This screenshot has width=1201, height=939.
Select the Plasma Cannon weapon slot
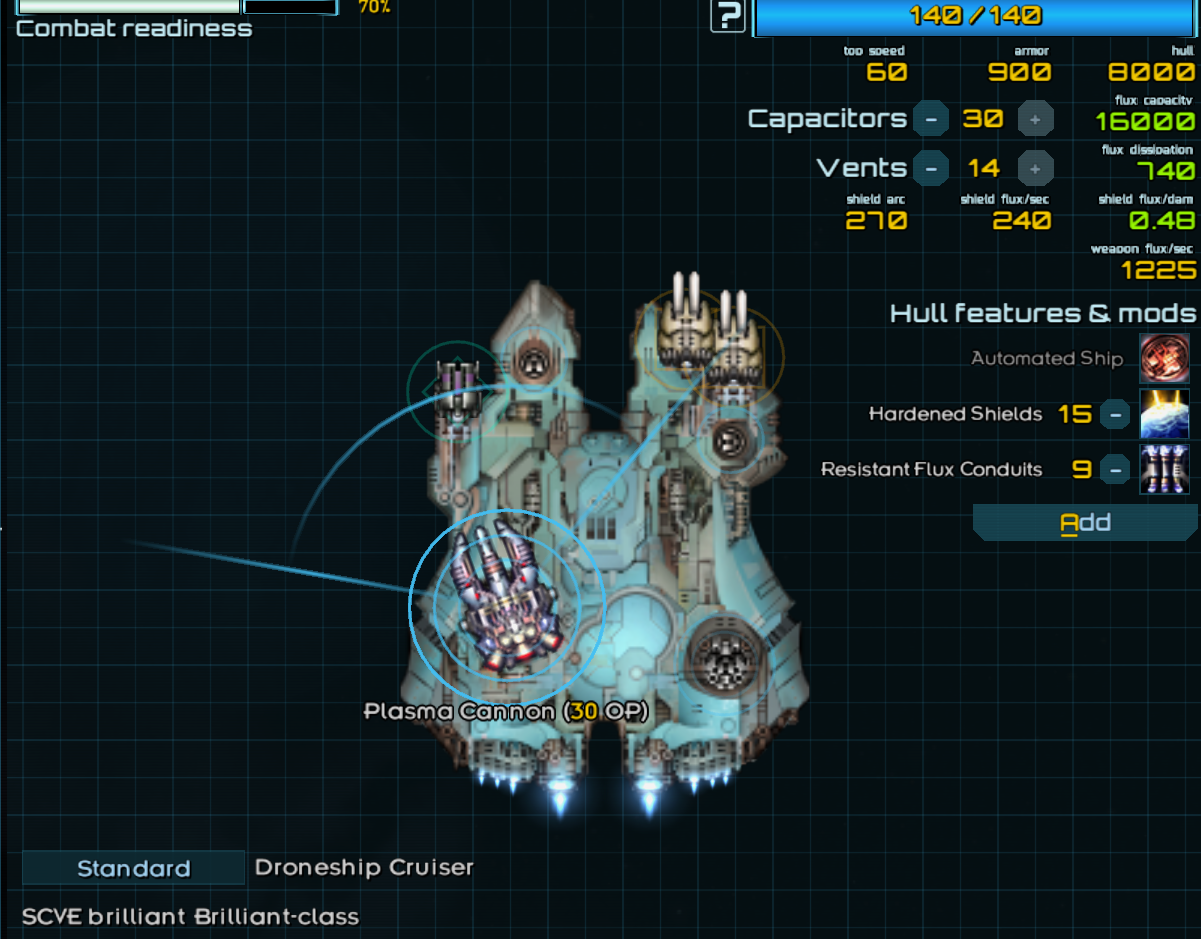tap(507, 606)
